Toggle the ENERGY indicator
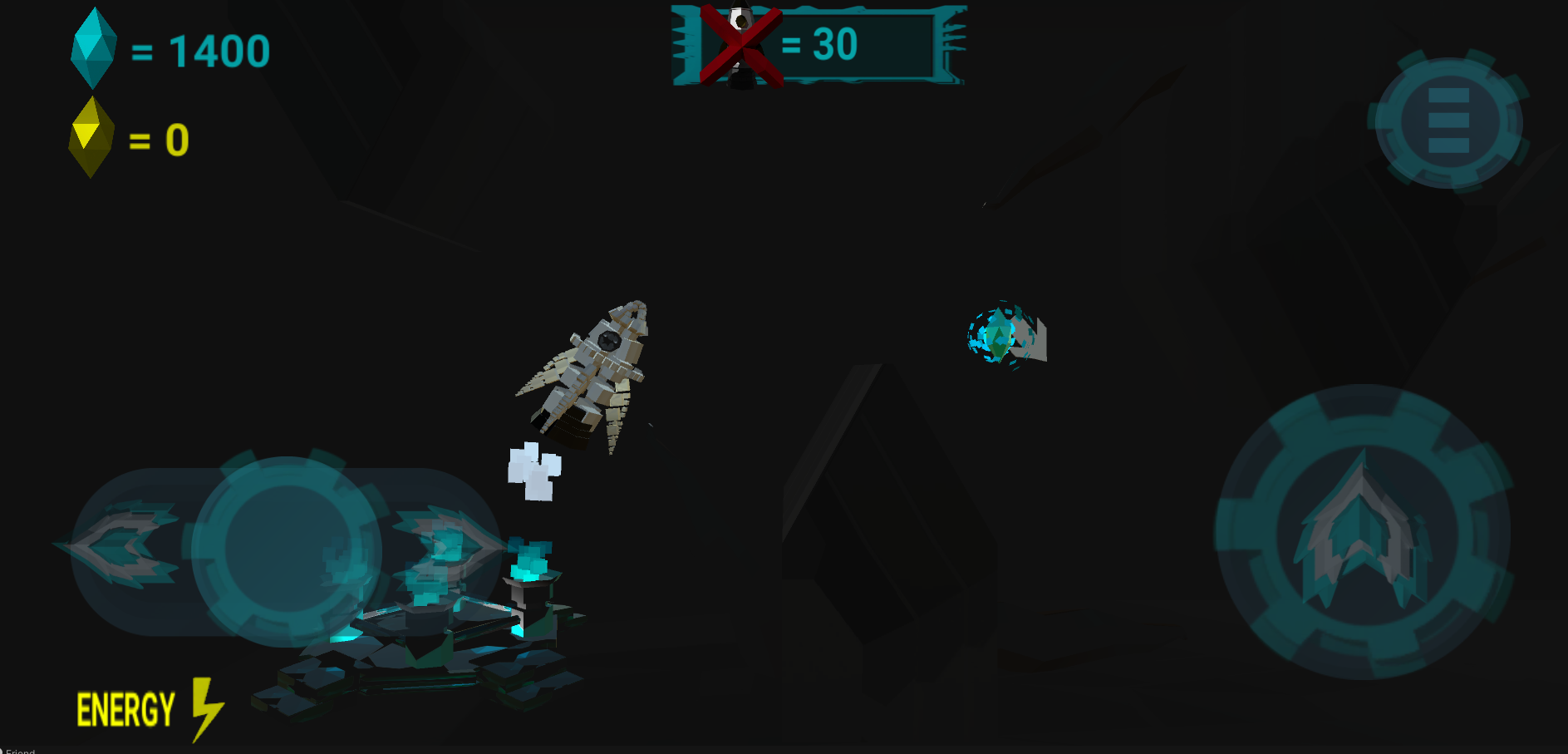1568x754 pixels. [x=125, y=708]
